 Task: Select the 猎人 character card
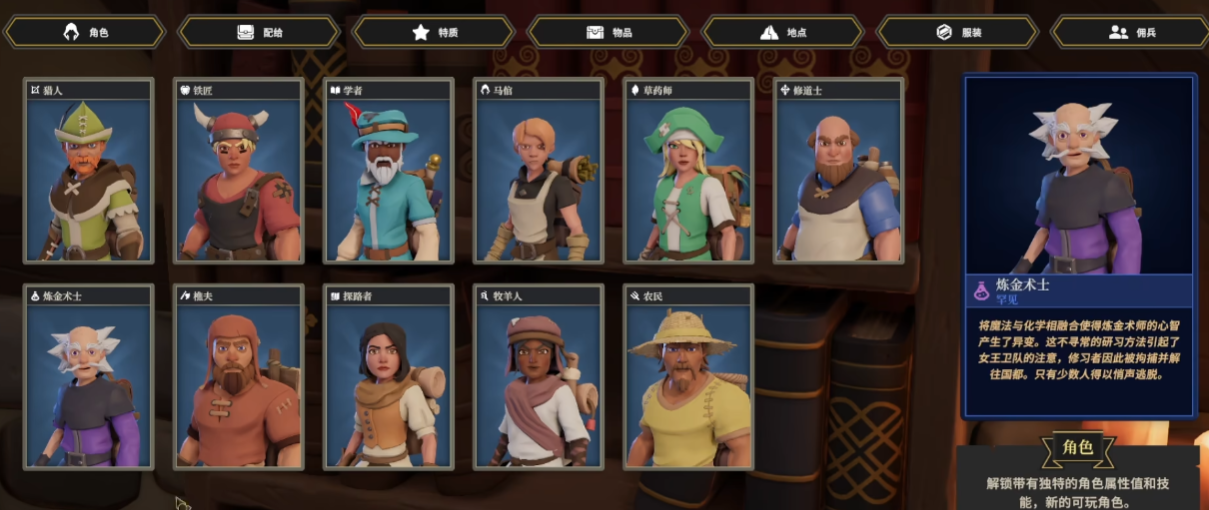coord(89,172)
